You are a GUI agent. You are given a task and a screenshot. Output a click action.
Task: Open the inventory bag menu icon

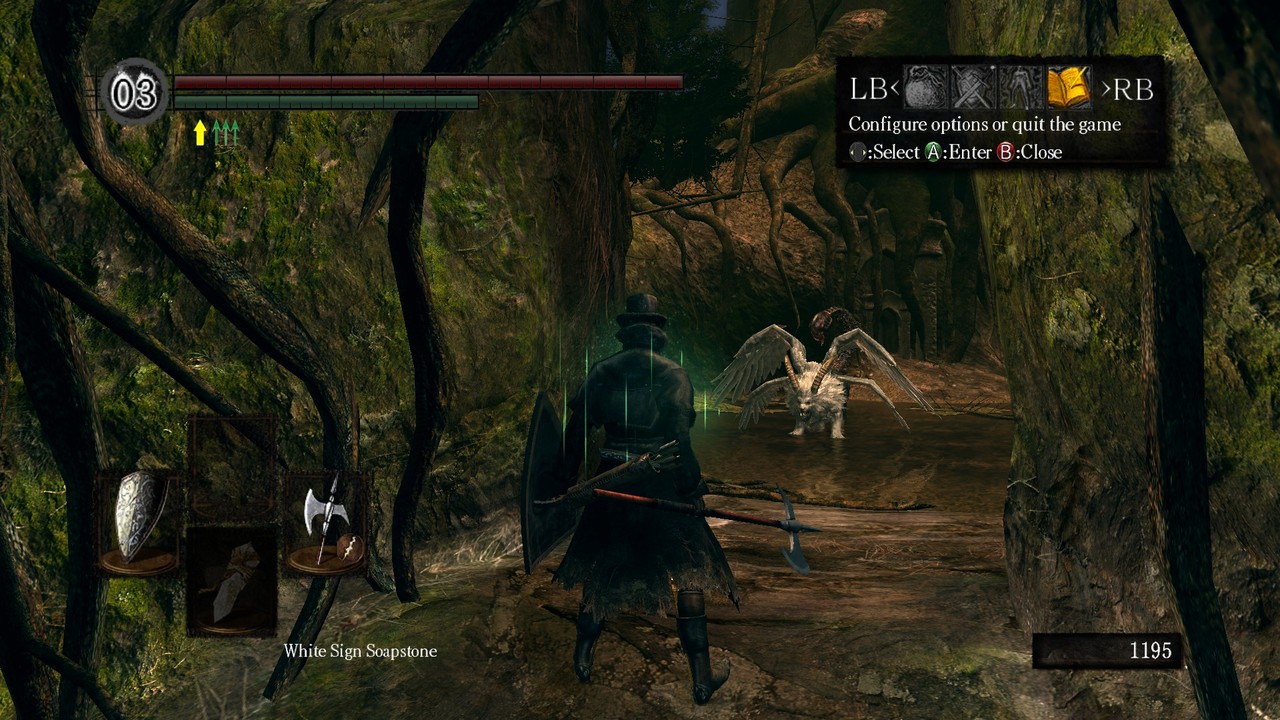[x=925, y=89]
